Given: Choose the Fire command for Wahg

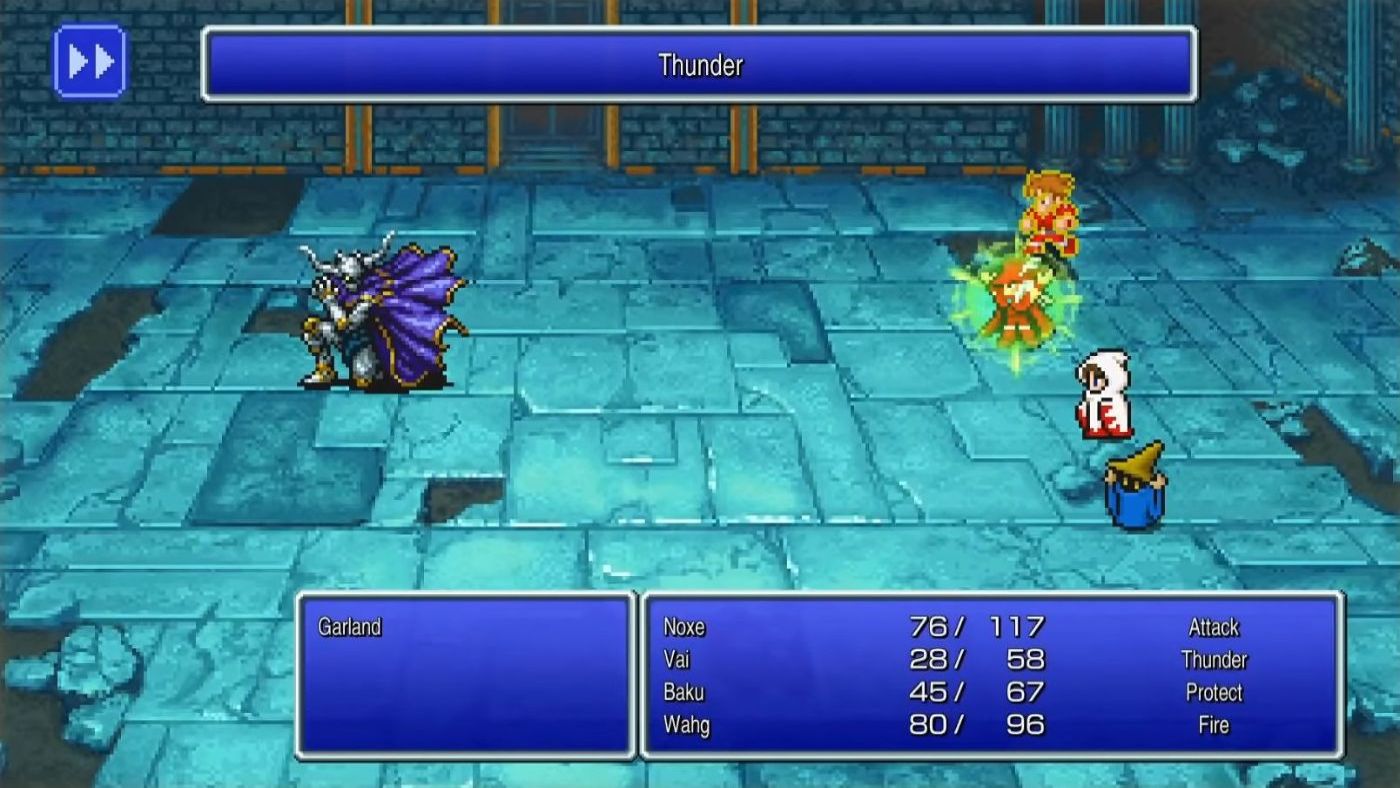Looking at the screenshot, I should point(1212,725).
